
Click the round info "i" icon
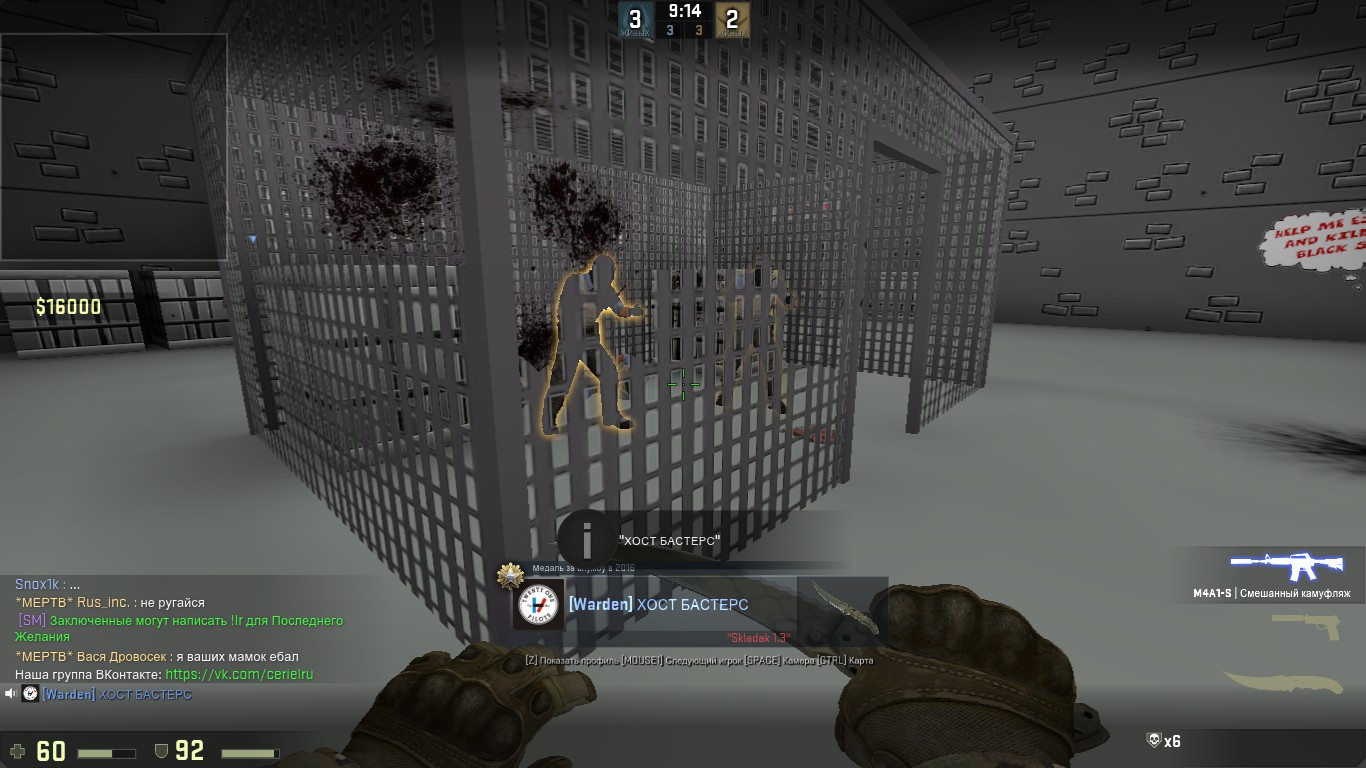tap(587, 541)
